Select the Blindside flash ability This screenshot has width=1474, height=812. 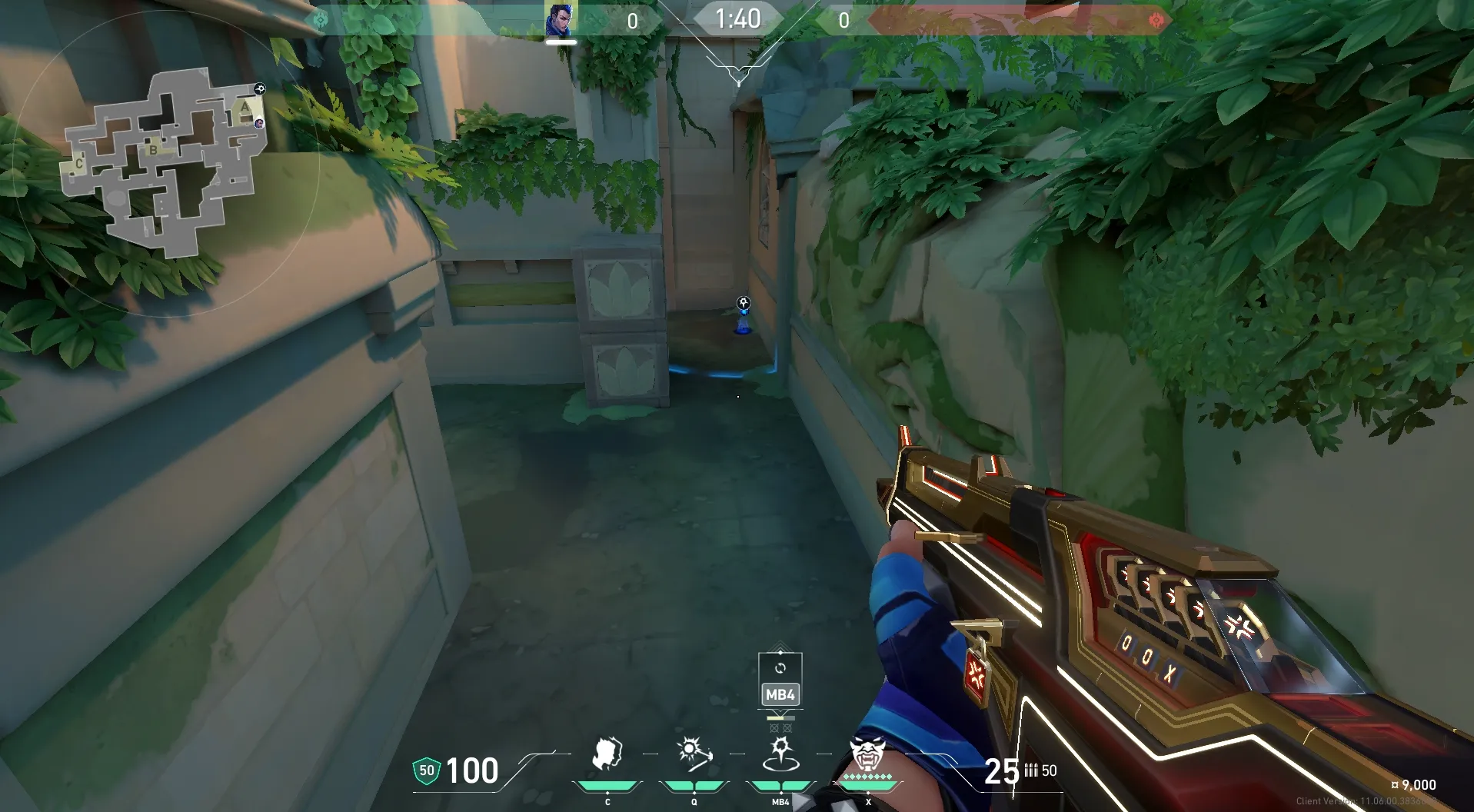tap(694, 754)
